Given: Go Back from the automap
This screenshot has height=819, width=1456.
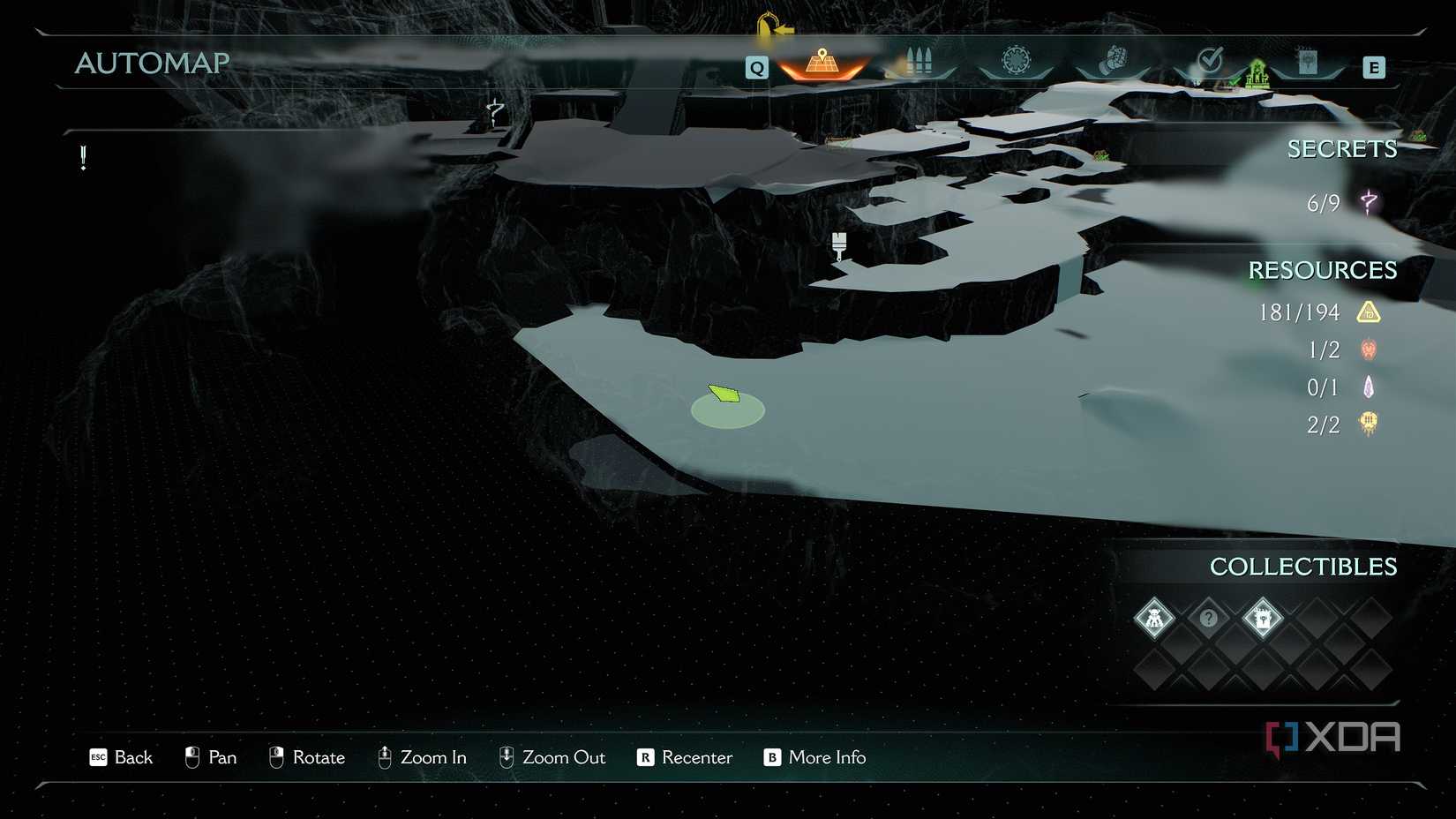Looking at the screenshot, I should 122,757.
